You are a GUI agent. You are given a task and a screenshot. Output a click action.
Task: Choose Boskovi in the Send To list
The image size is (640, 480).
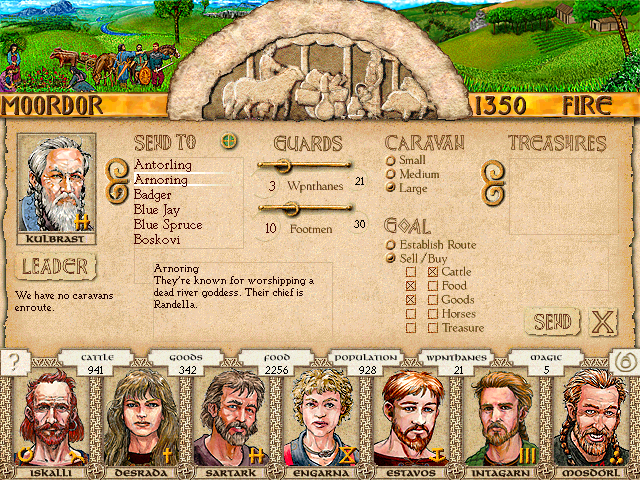(x=158, y=240)
